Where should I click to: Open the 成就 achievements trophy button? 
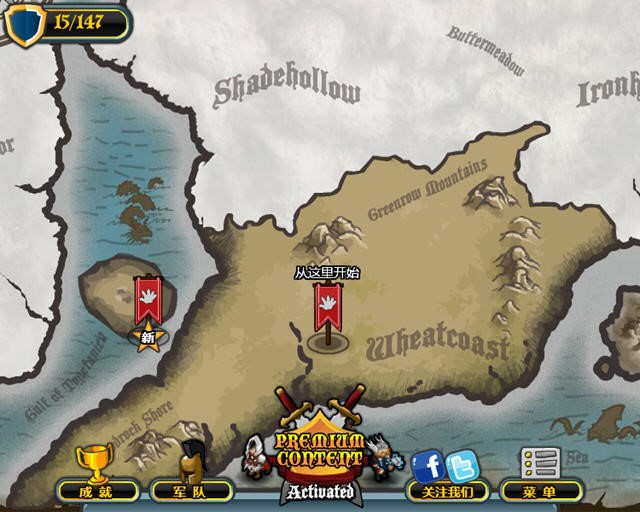[x=97, y=476]
